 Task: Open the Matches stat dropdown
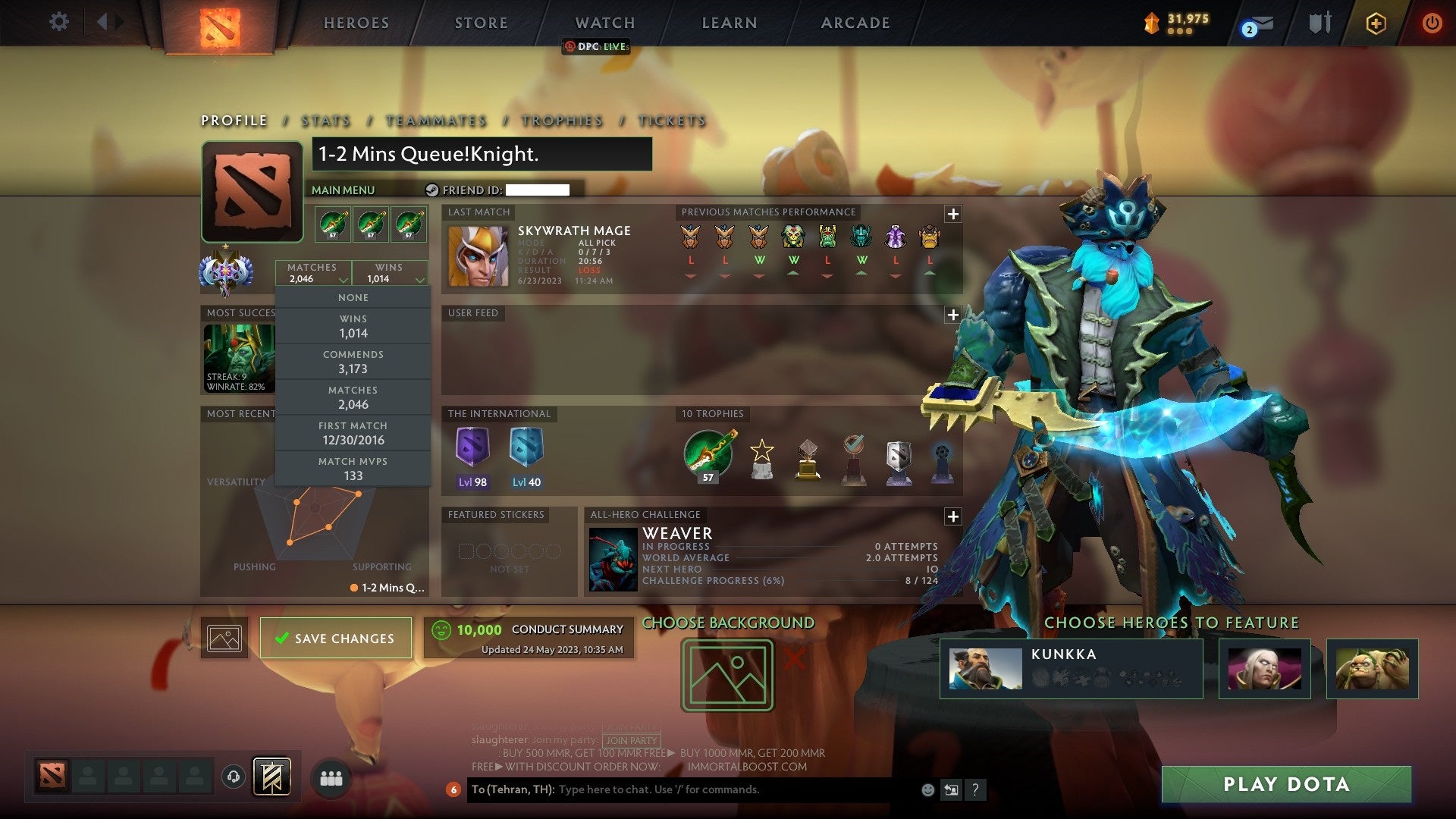point(313,273)
